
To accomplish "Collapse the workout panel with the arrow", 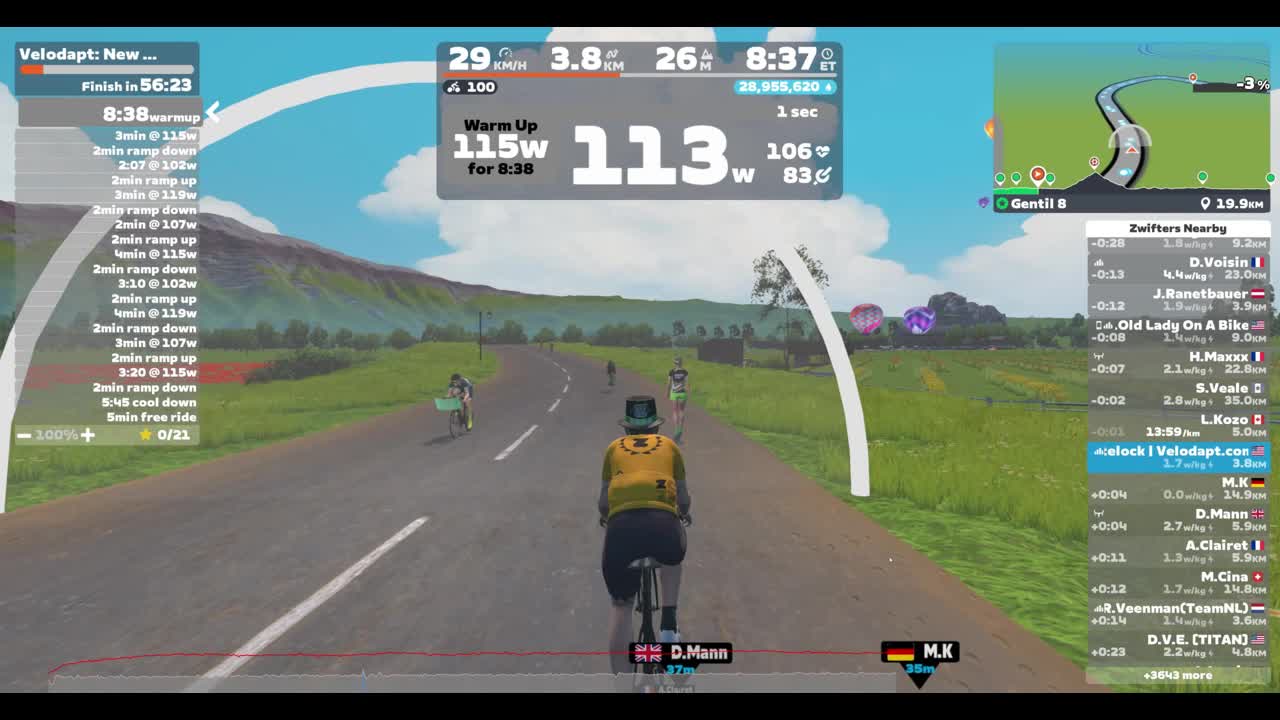I will tap(212, 112).
